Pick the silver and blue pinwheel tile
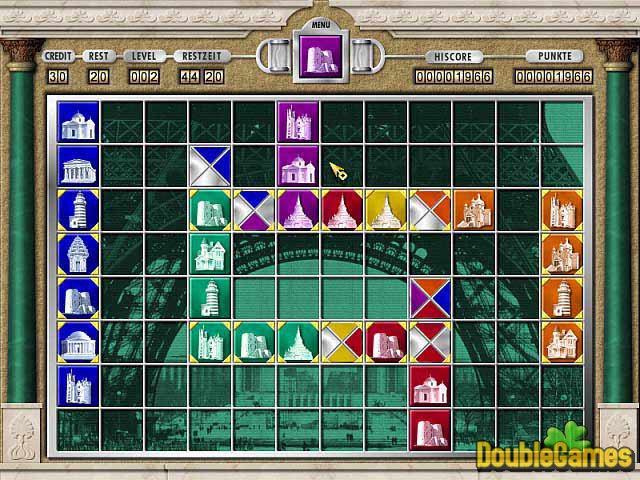The height and width of the screenshot is (480, 640). point(210,165)
